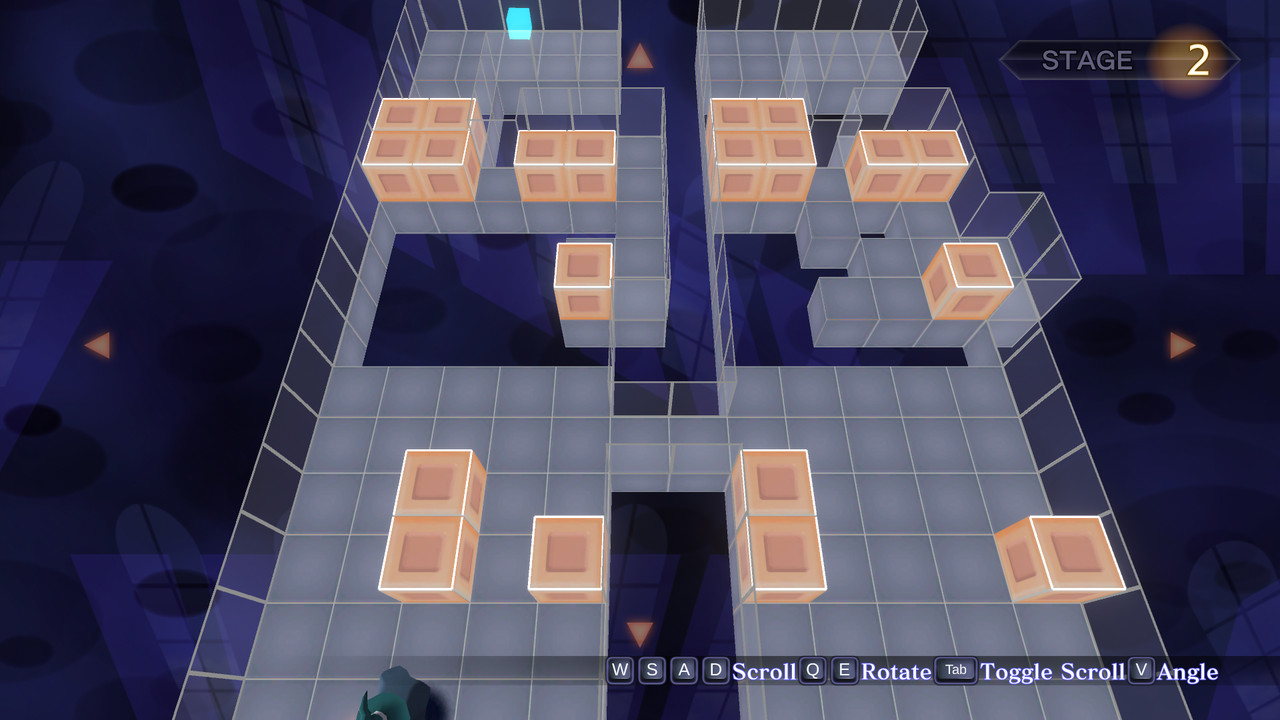Click the left scroll arrow on screen edge

click(98, 345)
